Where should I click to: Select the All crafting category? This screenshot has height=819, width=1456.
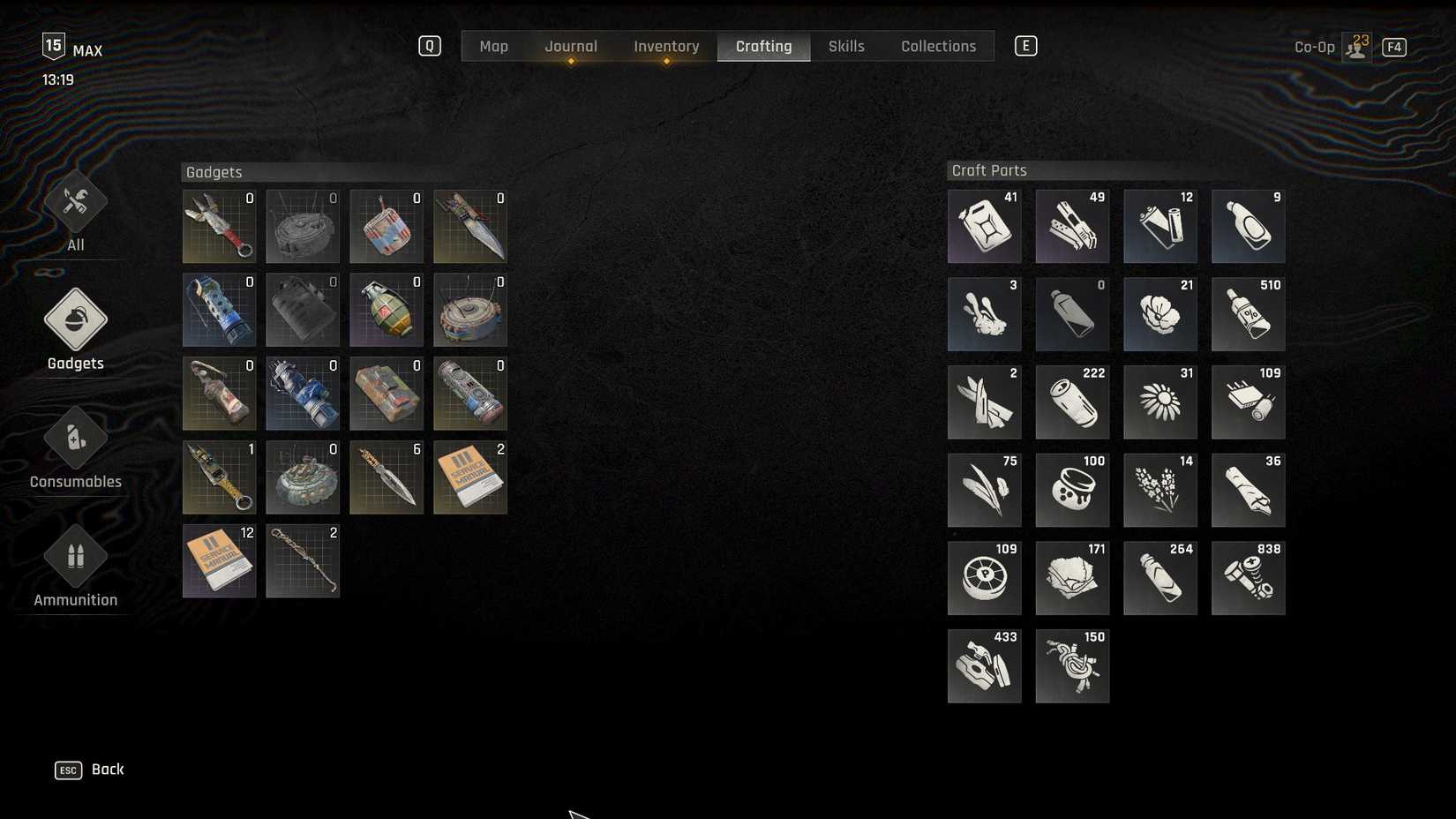(74, 212)
